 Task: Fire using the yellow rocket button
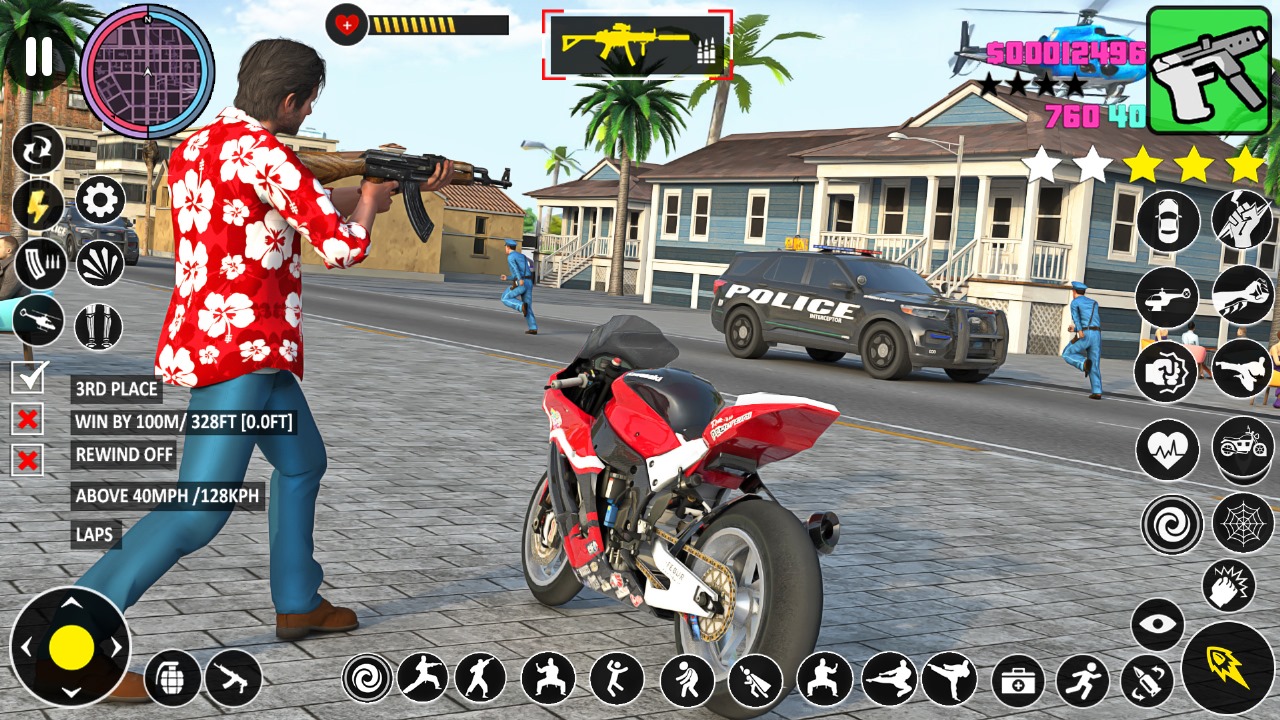pos(1227,668)
